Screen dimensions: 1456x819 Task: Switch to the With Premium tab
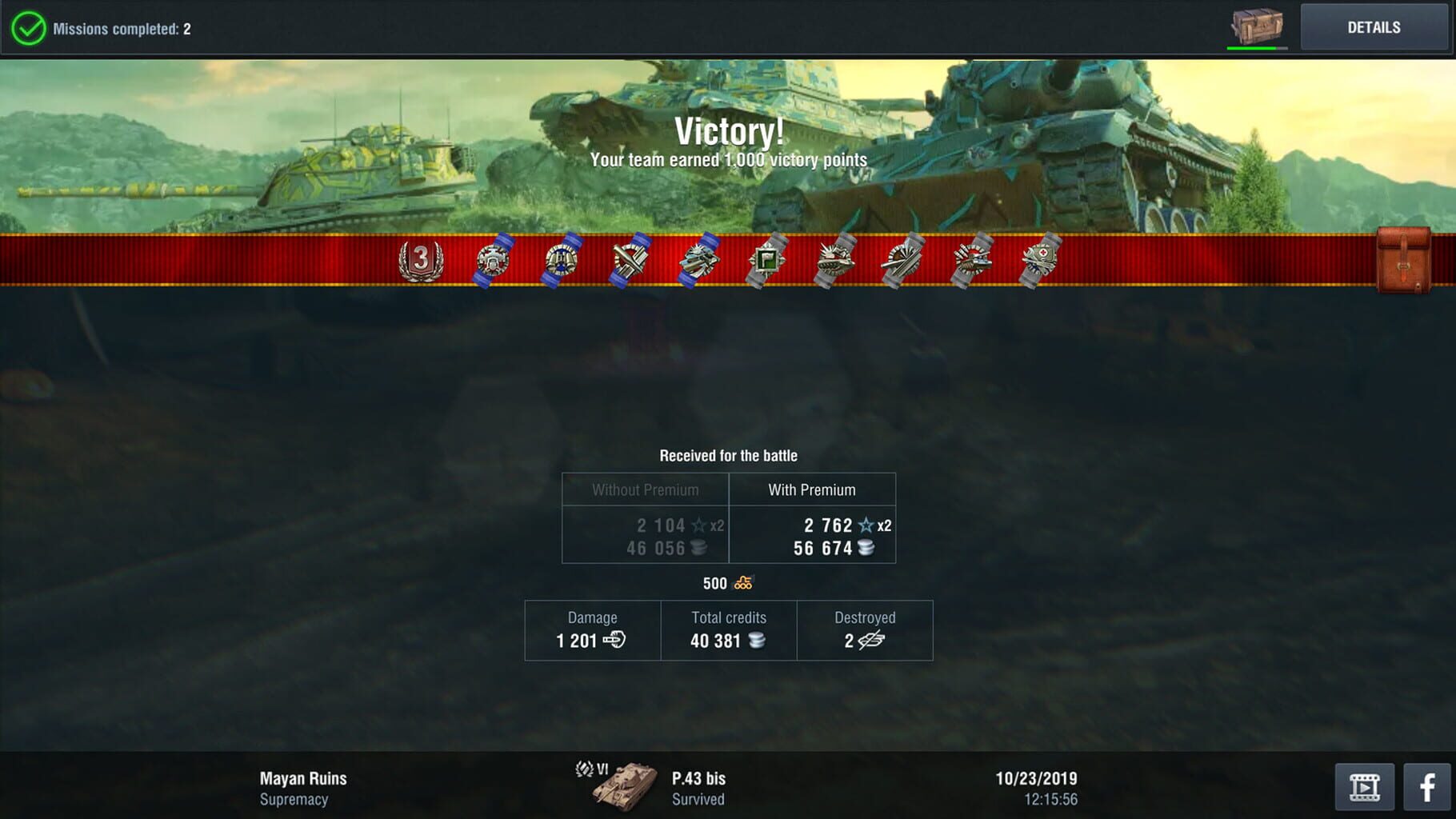point(813,489)
